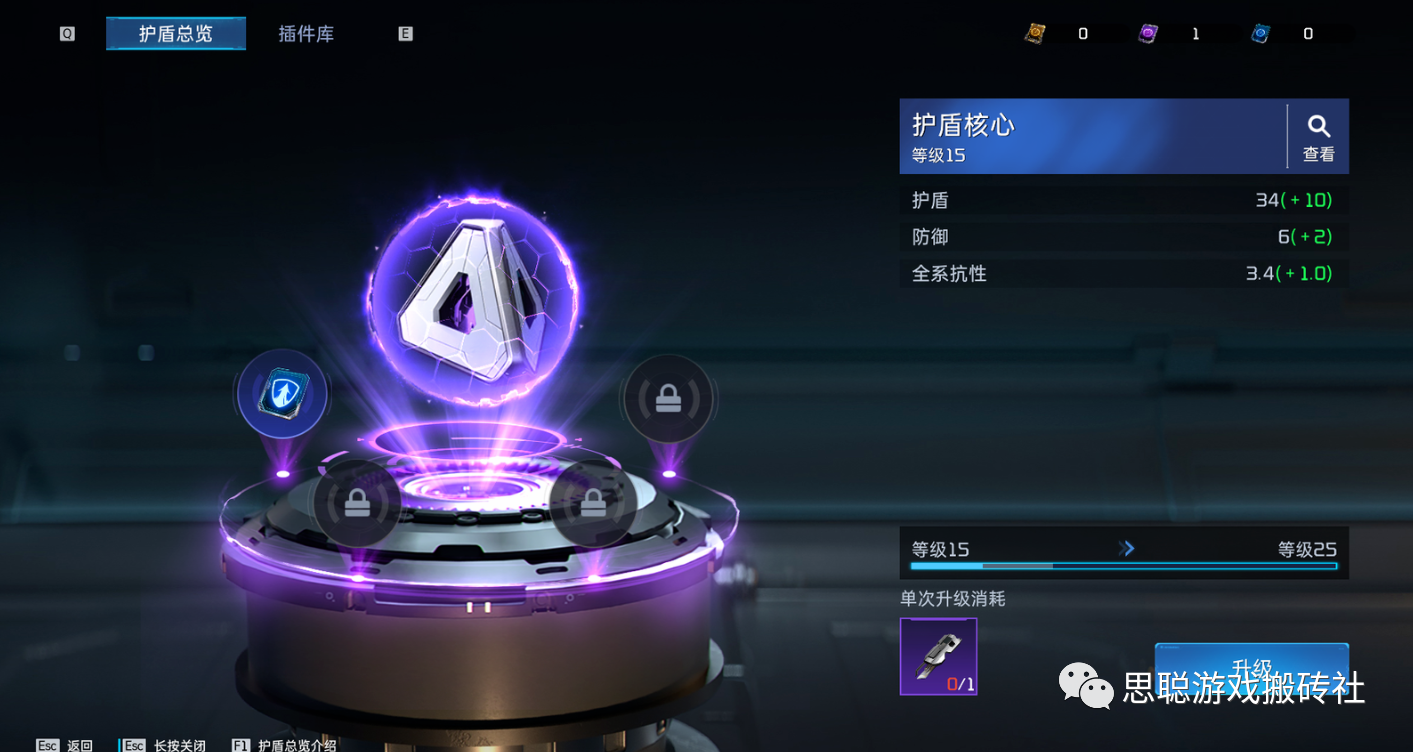The width and height of the screenshot is (1413, 752).
Task: Select the blue shield plugin slot
Action: click(283, 395)
